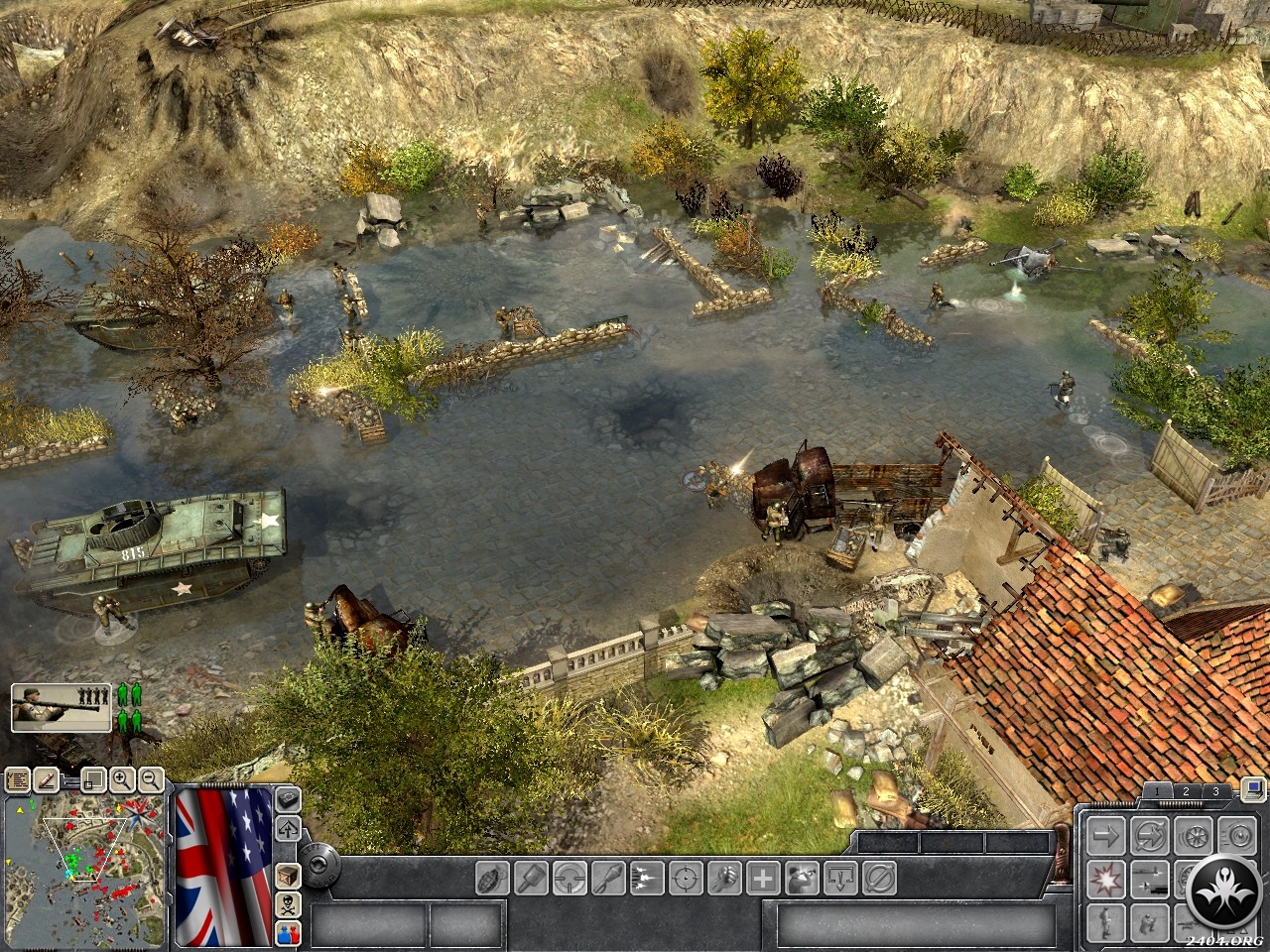The width and height of the screenshot is (1270, 952).
Task: Select the blue and red players icon
Action: coord(288,932)
